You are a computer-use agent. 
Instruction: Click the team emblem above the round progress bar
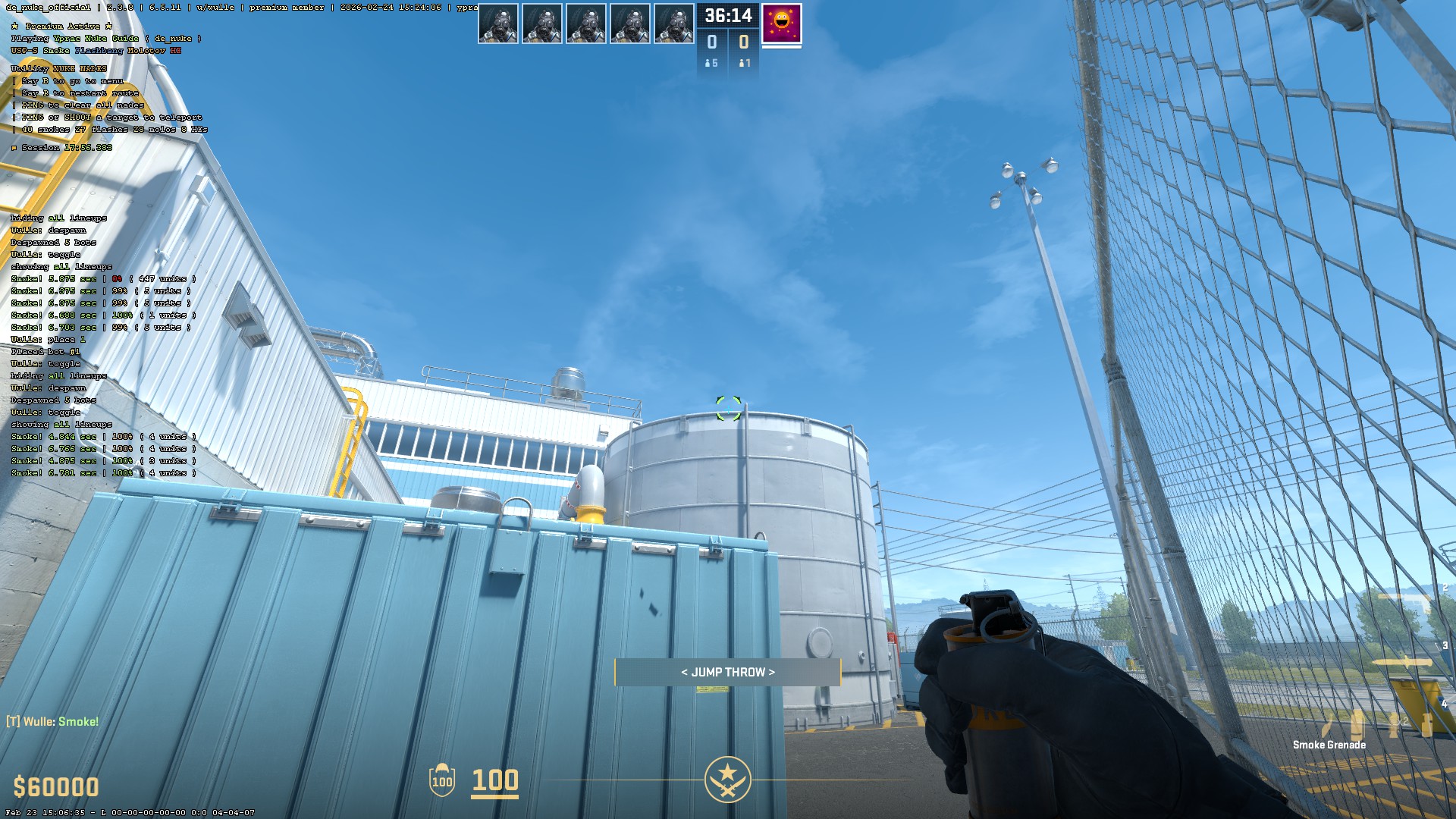[728, 779]
